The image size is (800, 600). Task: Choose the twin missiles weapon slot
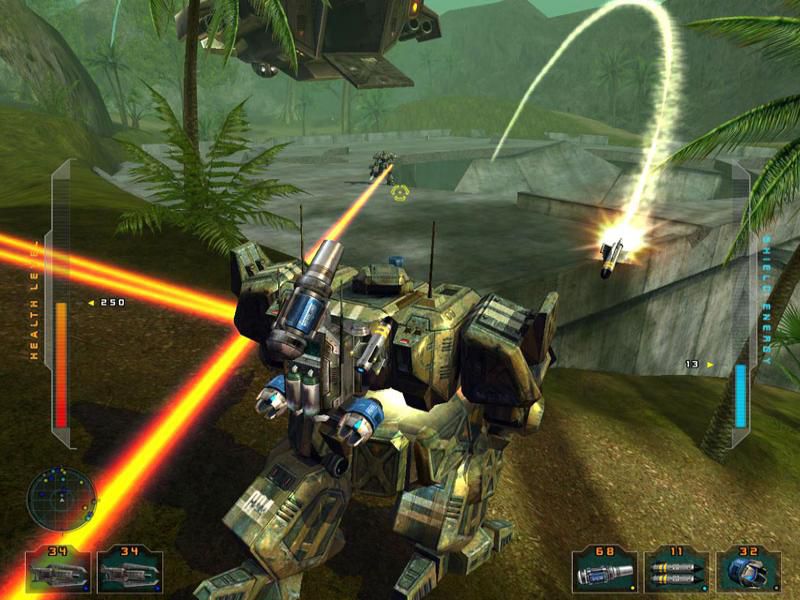(675, 573)
